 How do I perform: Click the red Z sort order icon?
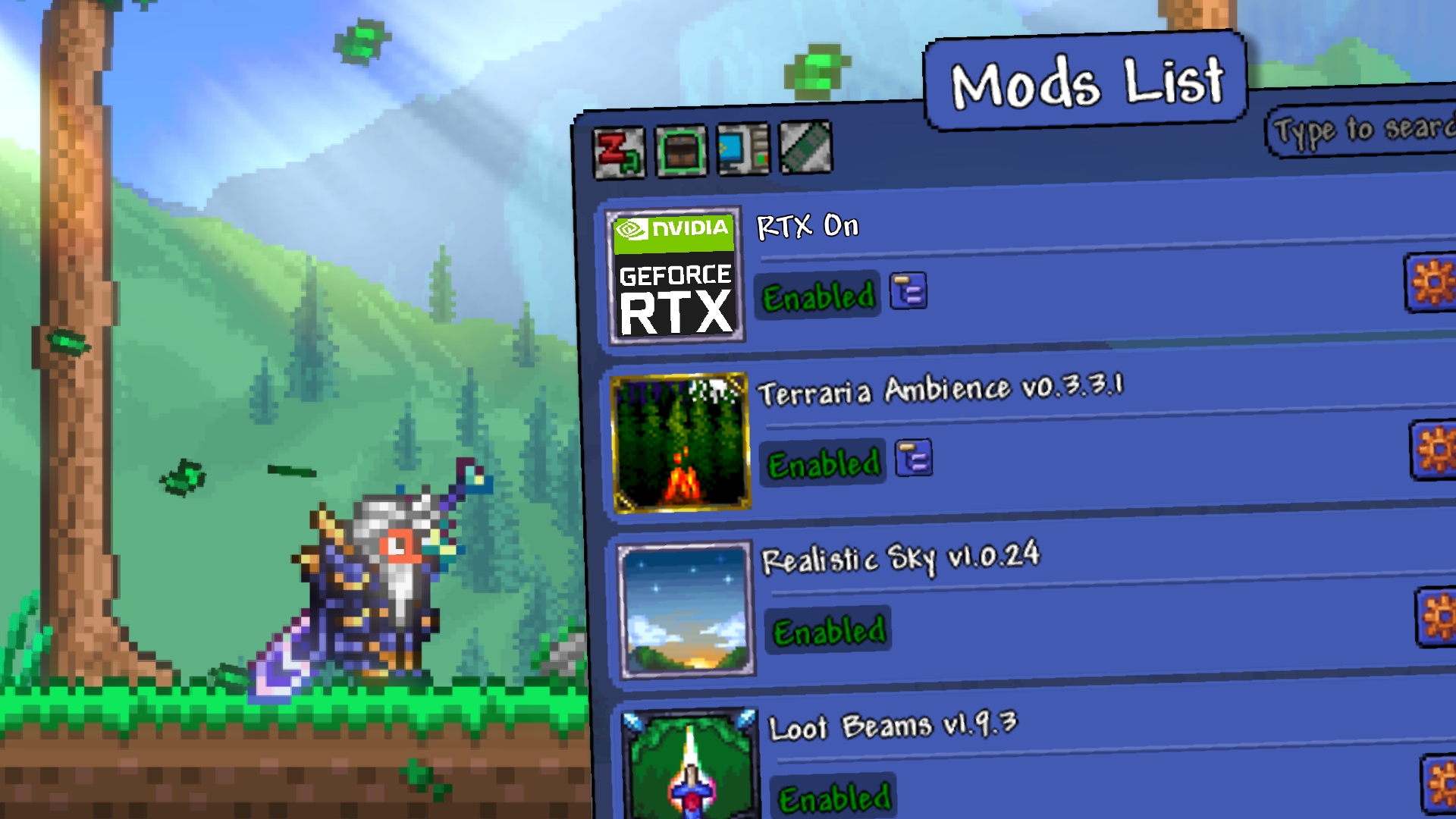[619, 153]
